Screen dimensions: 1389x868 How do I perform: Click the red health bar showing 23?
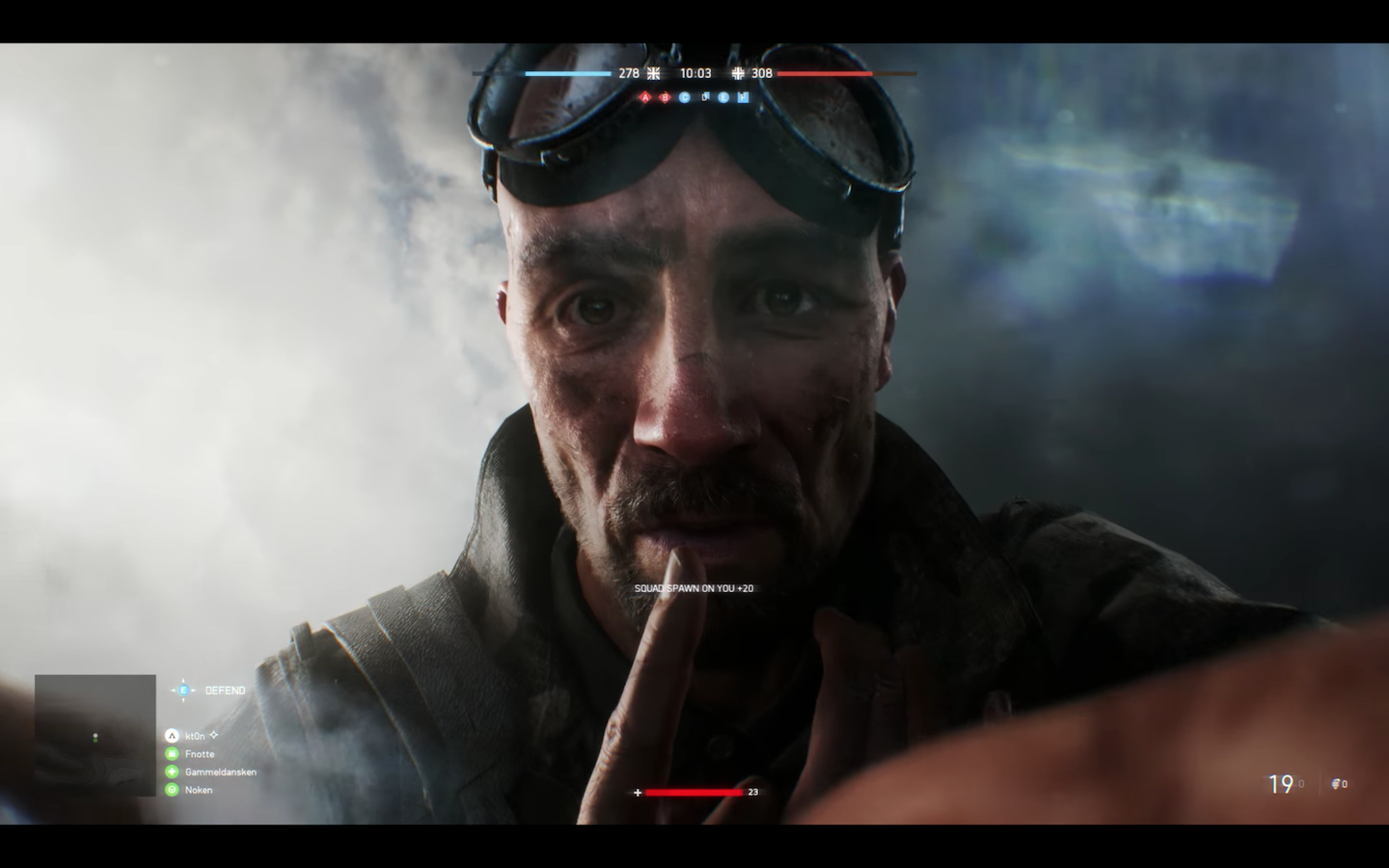click(694, 792)
